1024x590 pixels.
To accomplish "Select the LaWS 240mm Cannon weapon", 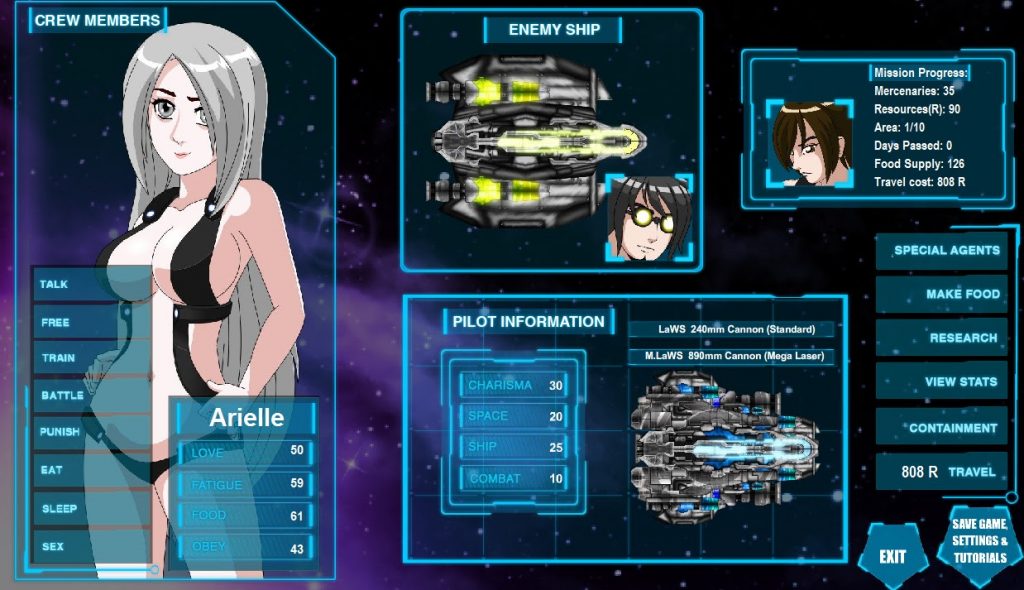I will [731, 329].
